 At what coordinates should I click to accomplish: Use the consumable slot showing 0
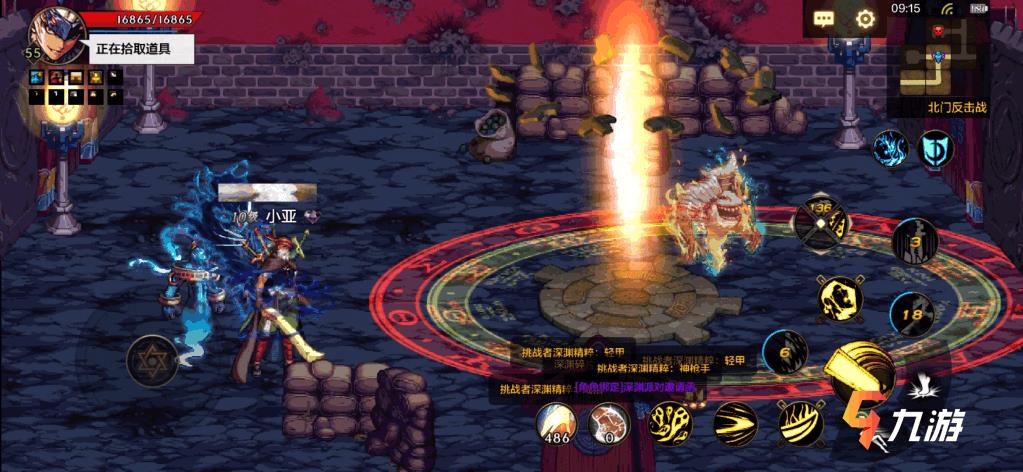click(607, 423)
